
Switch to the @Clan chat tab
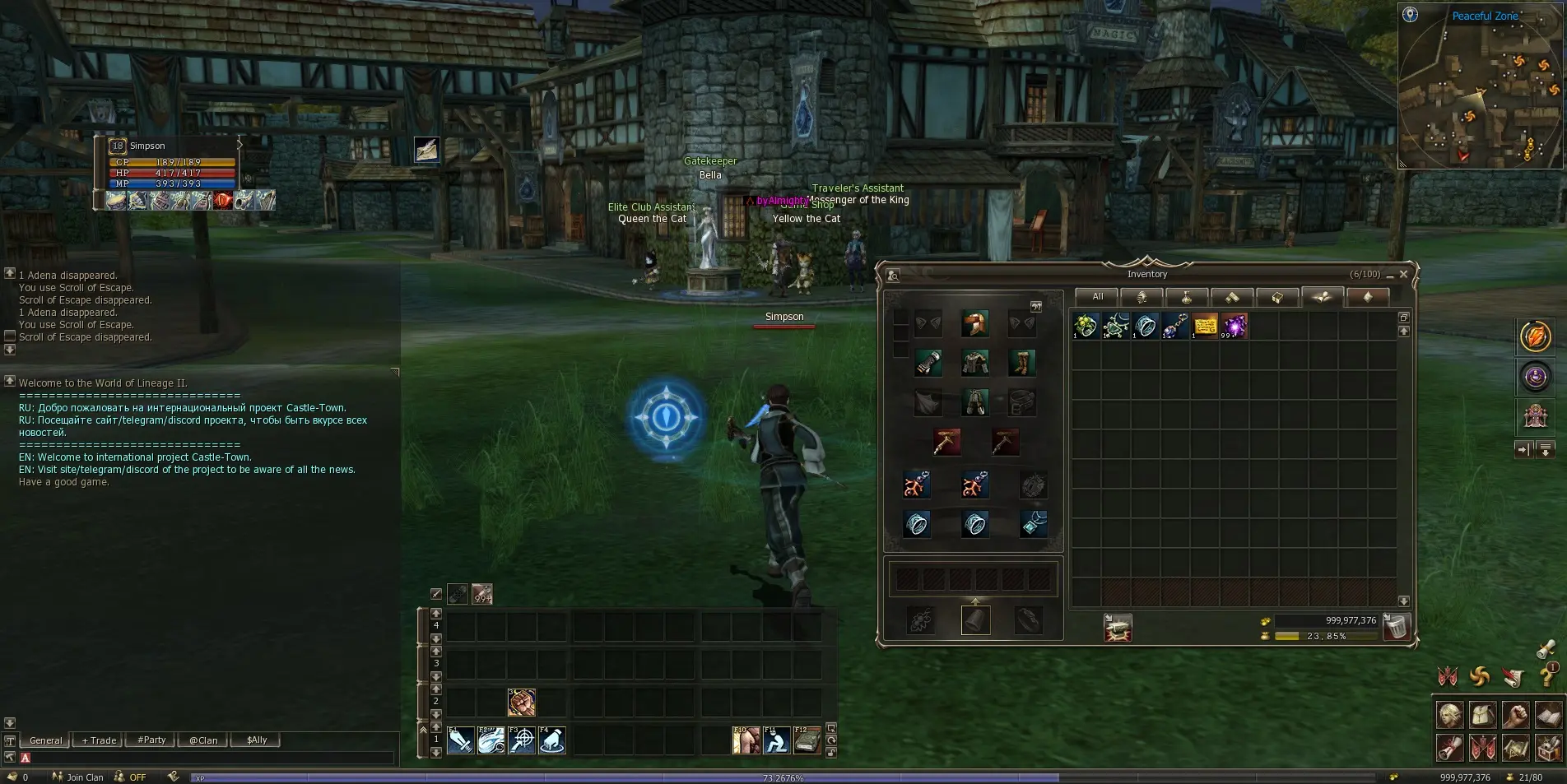[x=203, y=740]
